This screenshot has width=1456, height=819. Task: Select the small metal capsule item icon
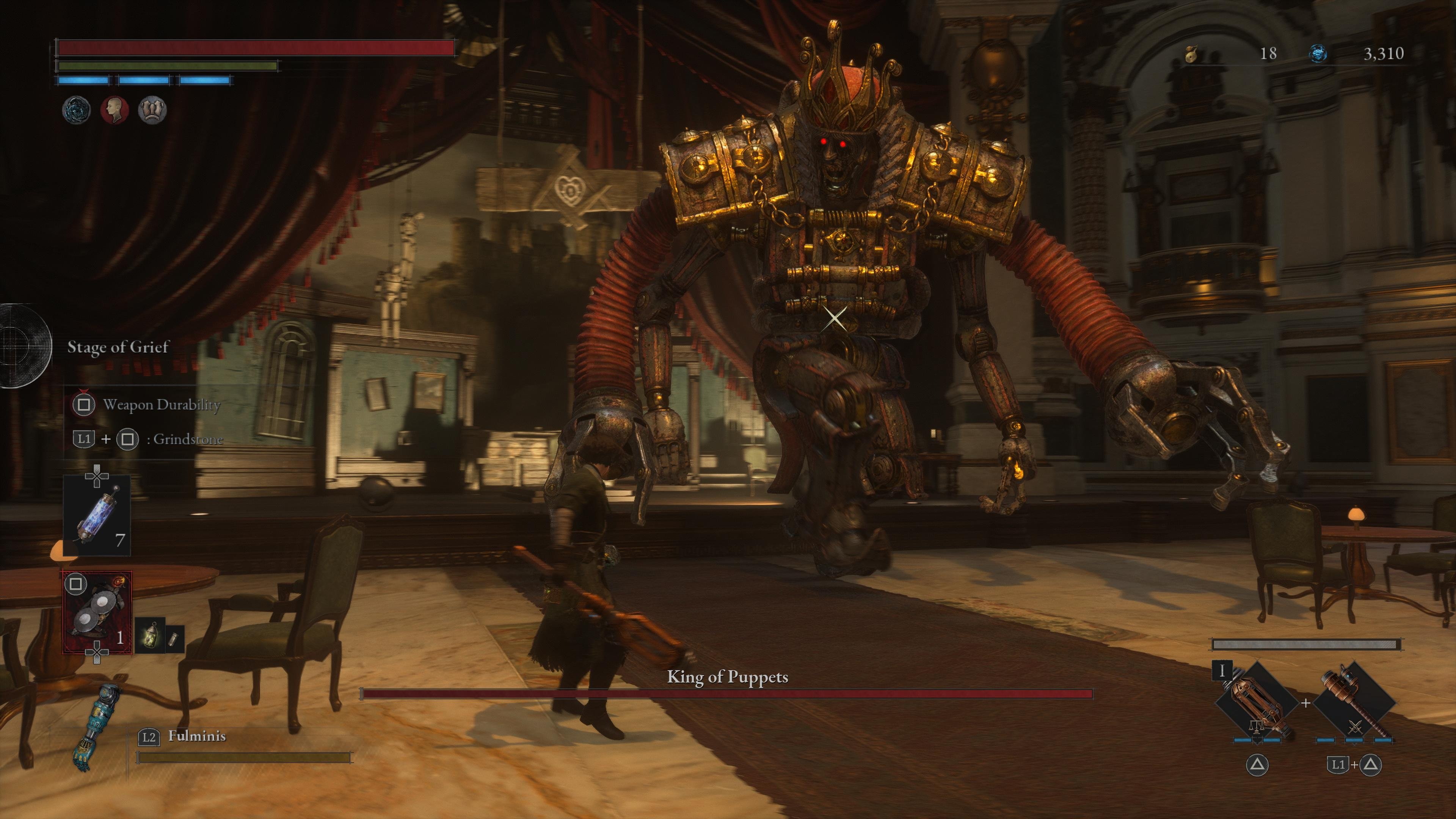point(174,637)
